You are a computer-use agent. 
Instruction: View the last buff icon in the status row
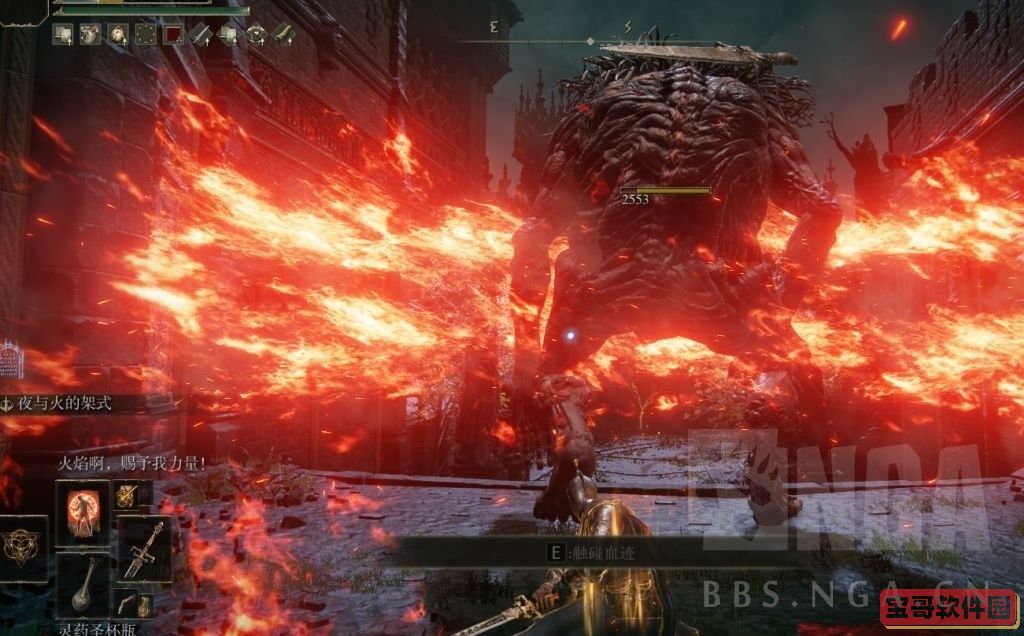tap(284, 34)
